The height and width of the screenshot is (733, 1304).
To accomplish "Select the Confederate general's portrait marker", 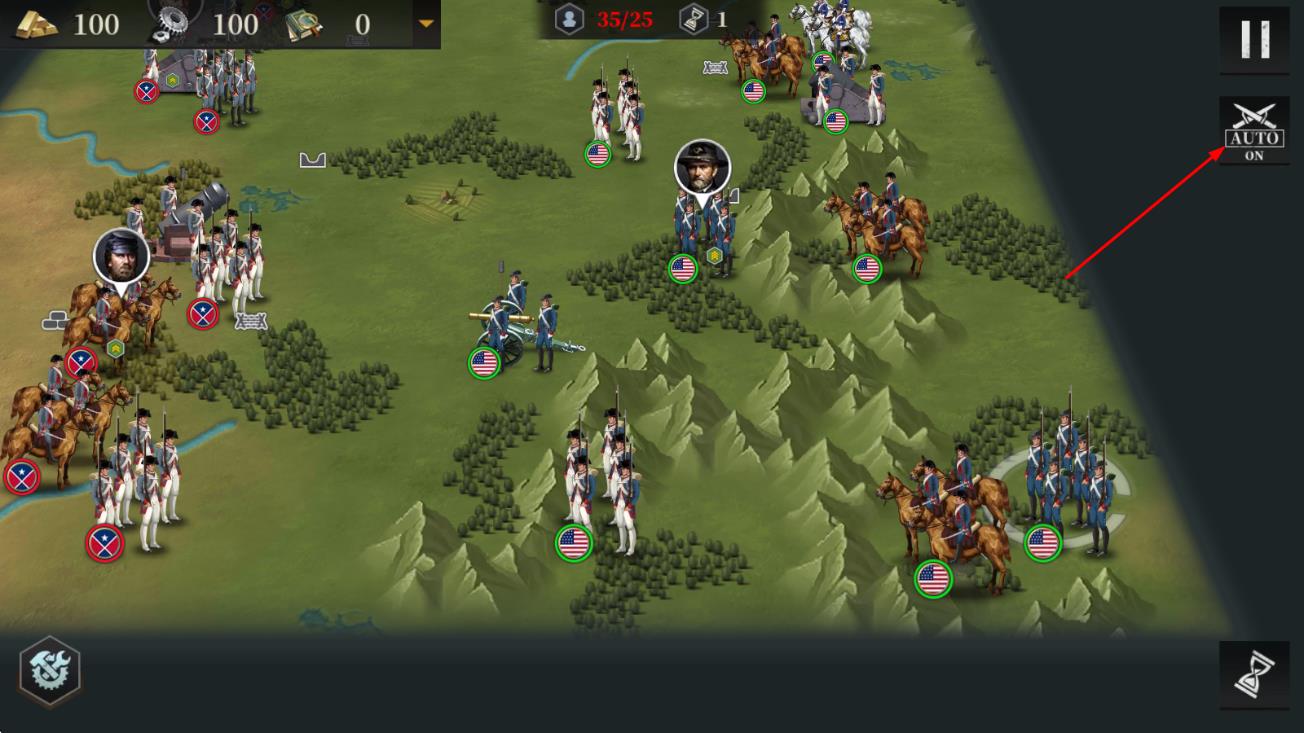I will pyautogui.click(x=122, y=257).
